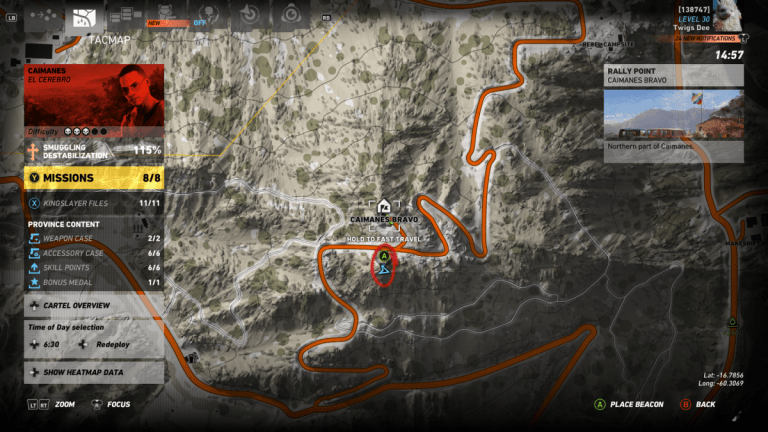Open the Cartel Overview

[x=94, y=305]
